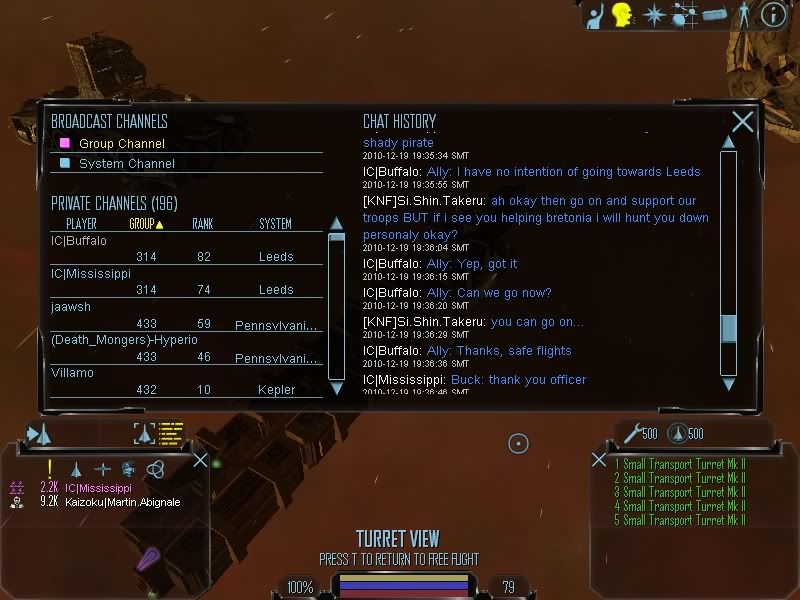
Task: Open the waving person icon in top bar
Action: (x=594, y=15)
